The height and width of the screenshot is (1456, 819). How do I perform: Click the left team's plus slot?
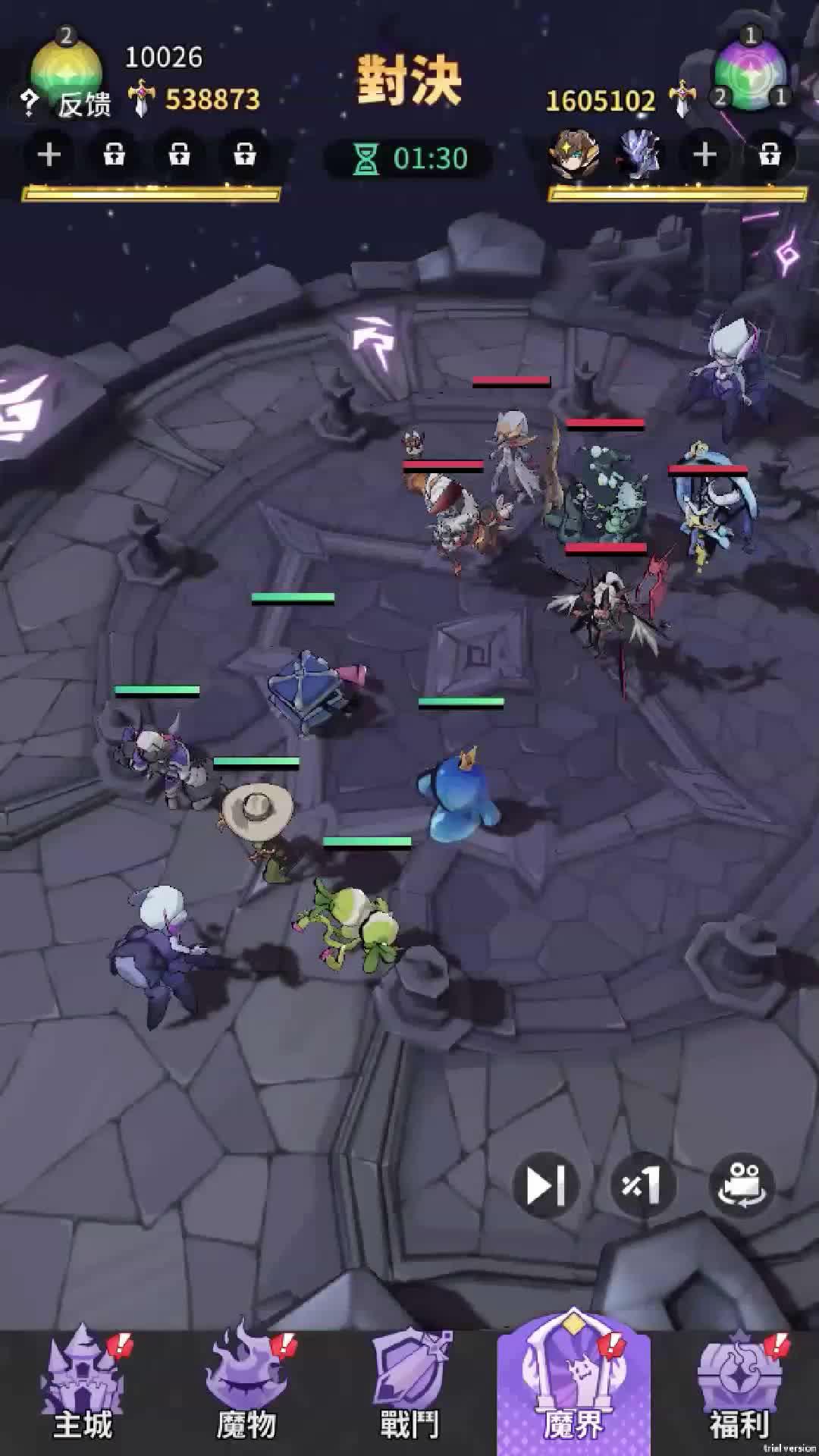click(49, 155)
